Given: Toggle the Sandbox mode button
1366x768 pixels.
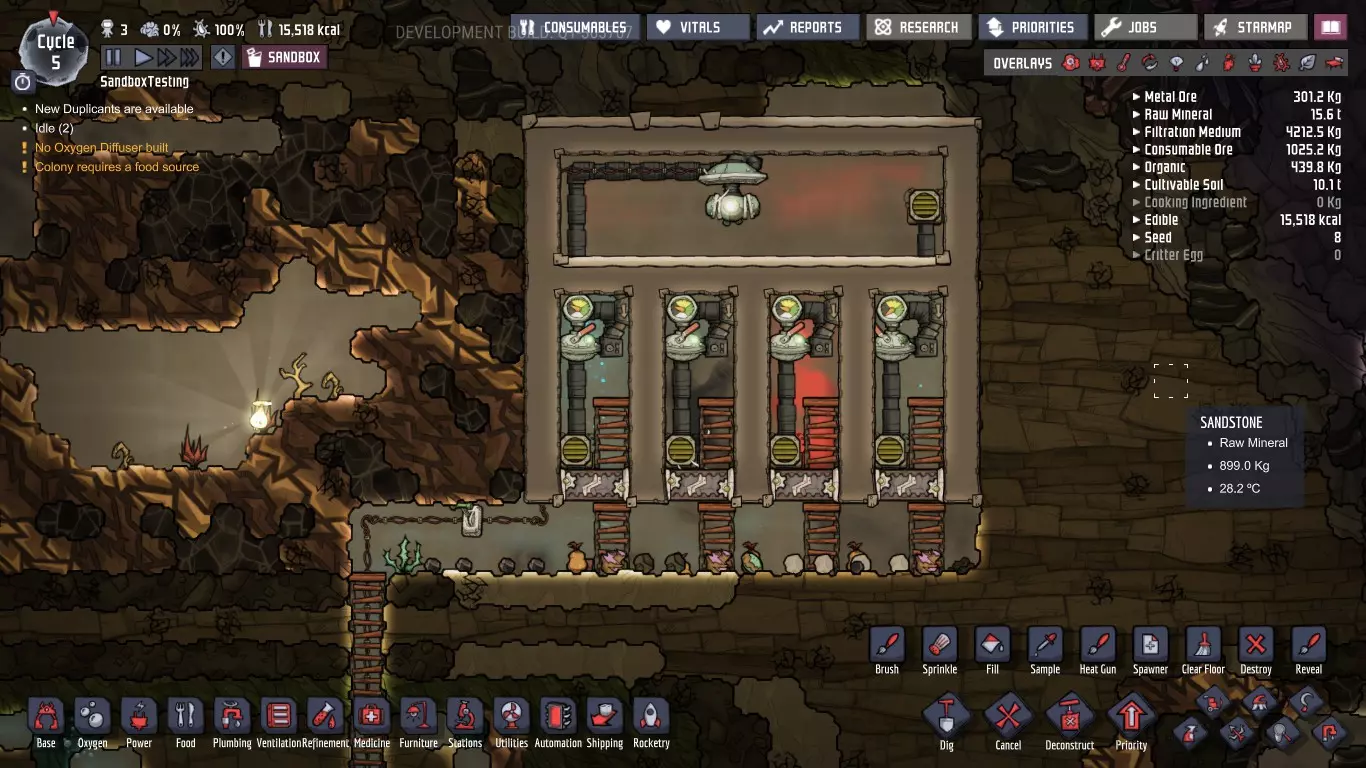Looking at the screenshot, I should coord(284,57).
